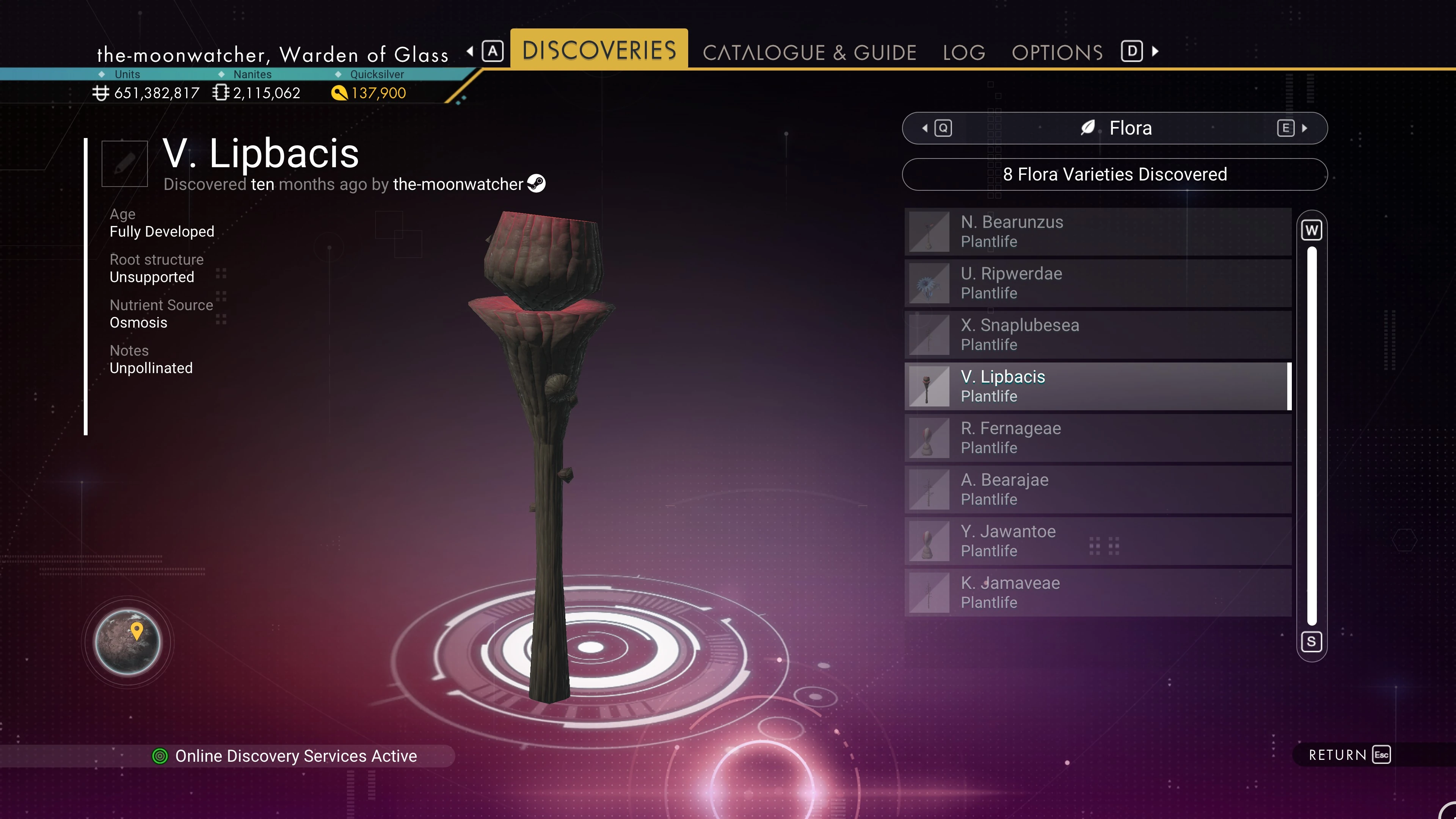Open the planet globe with location marker

point(128,642)
